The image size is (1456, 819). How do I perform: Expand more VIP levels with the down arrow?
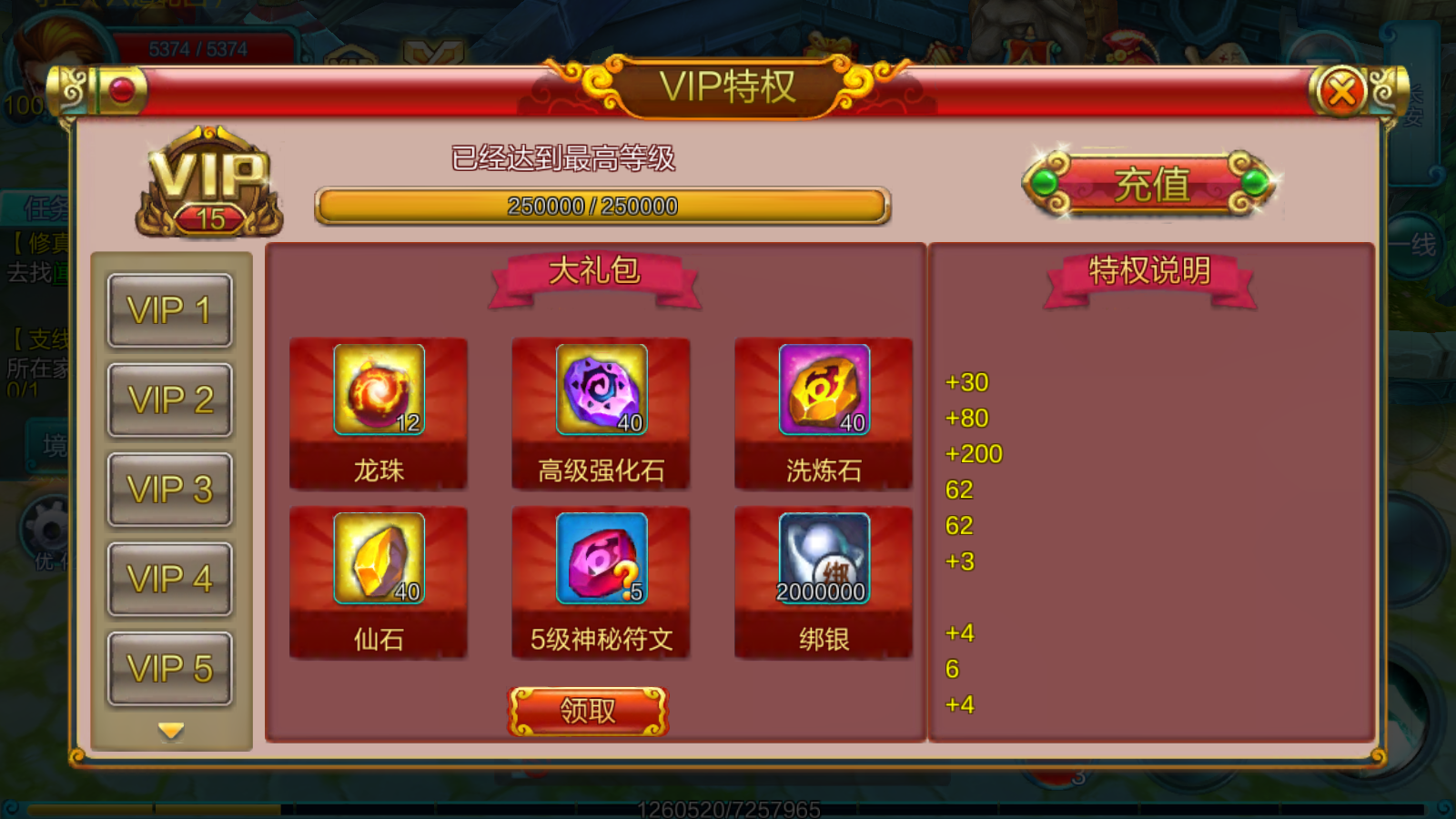pos(169,729)
